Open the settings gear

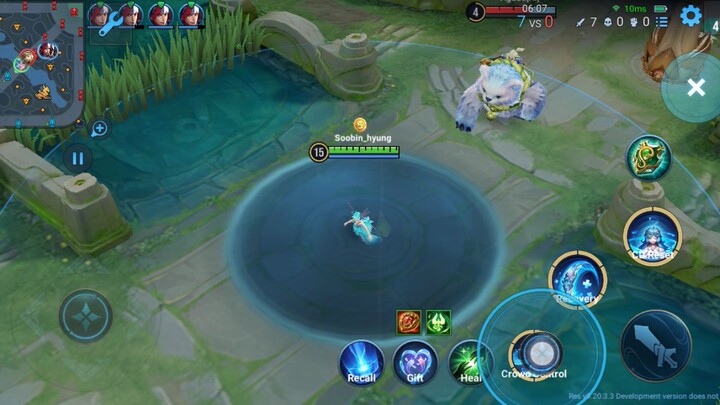690,16
